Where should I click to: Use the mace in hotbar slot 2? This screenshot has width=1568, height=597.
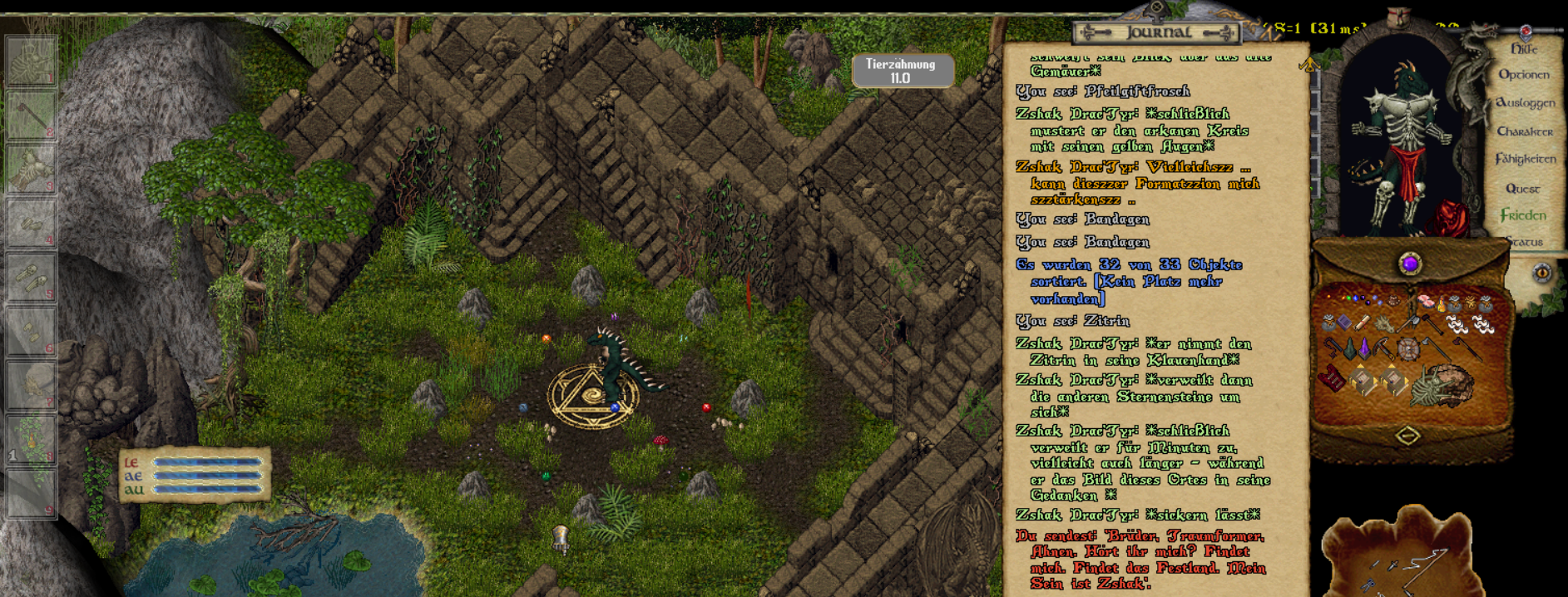coord(32,115)
